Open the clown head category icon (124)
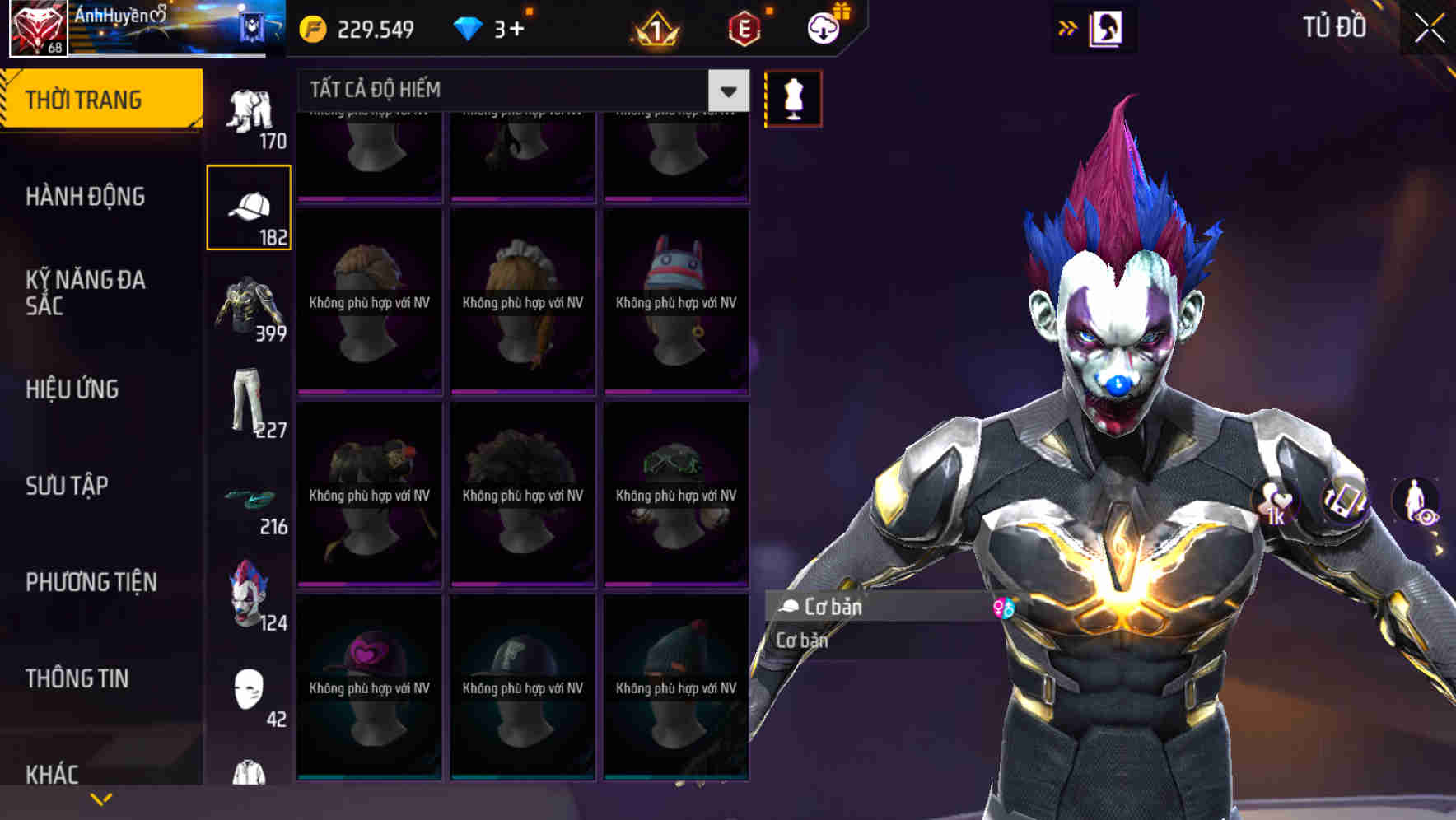Image resolution: width=1456 pixels, height=820 pixels. click(249, 593)
